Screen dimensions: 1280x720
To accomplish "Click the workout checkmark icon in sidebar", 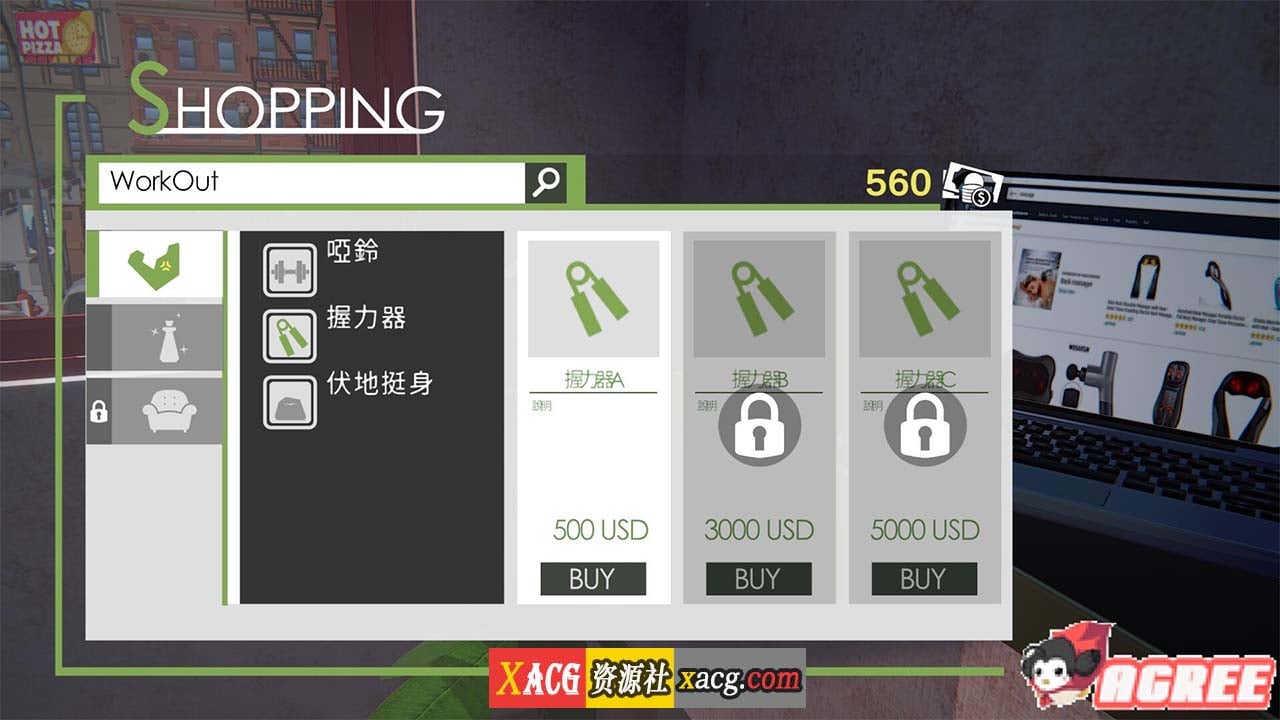I will 155,264.
